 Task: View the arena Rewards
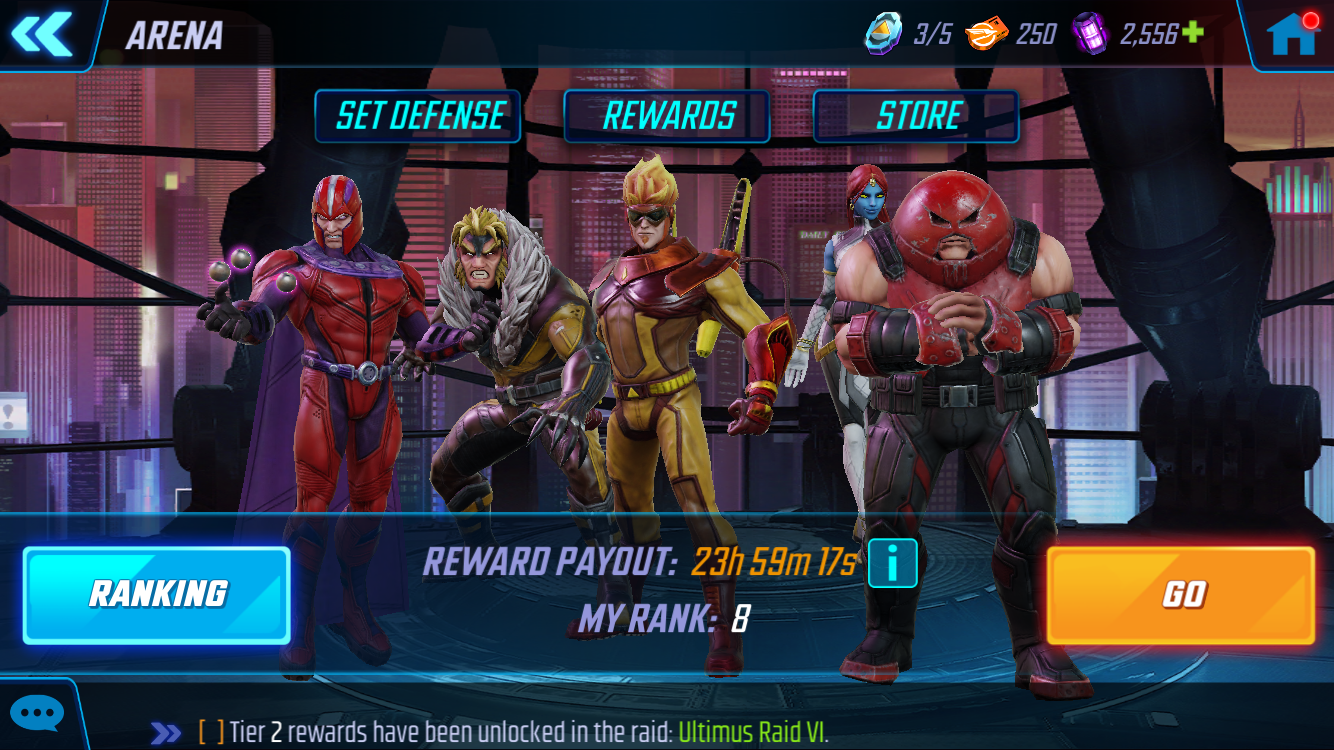[x=667, y=116]
